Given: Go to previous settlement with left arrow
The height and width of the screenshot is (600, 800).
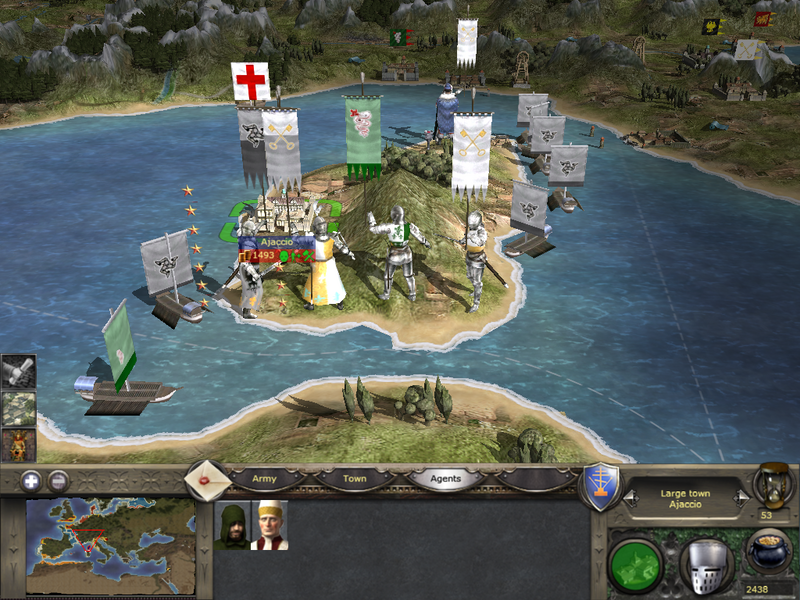Looking at the screenshot, I should [x=629, y=497].
